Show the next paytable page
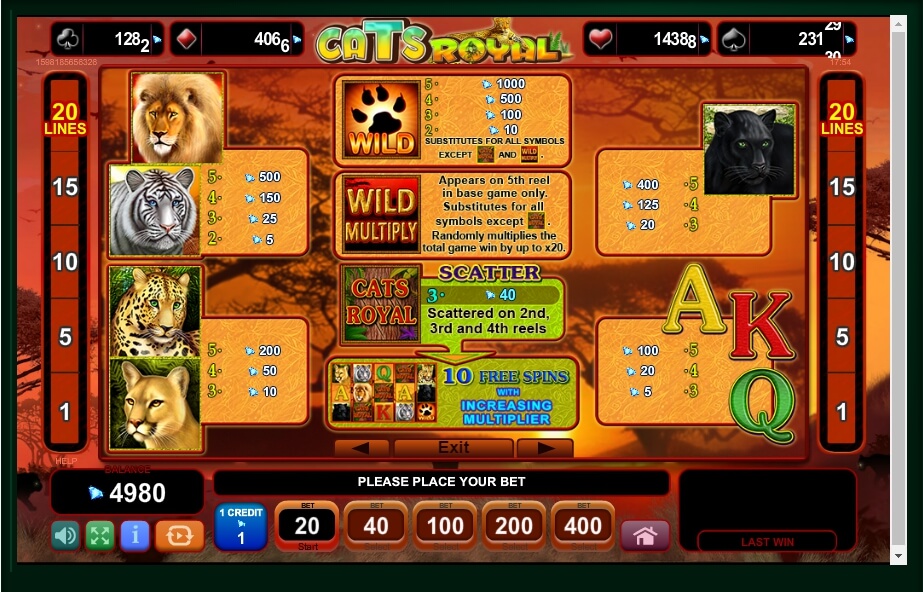The height and width of the screenshot is (592, 923). pyautogui.click(x=545, y=447)
